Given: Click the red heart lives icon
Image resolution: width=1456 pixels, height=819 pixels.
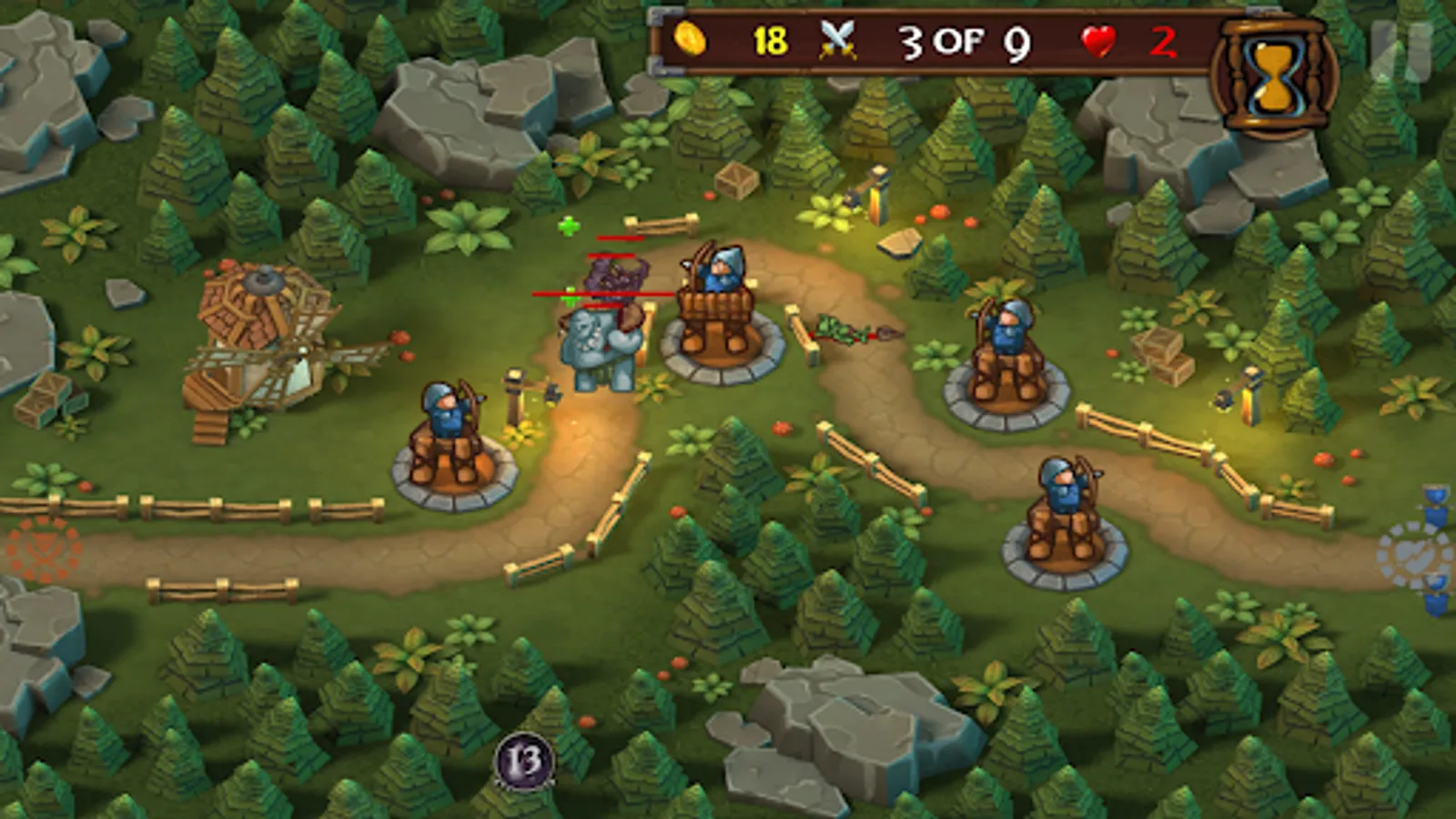Looking at the screenshot, I should pos(1098,40).
